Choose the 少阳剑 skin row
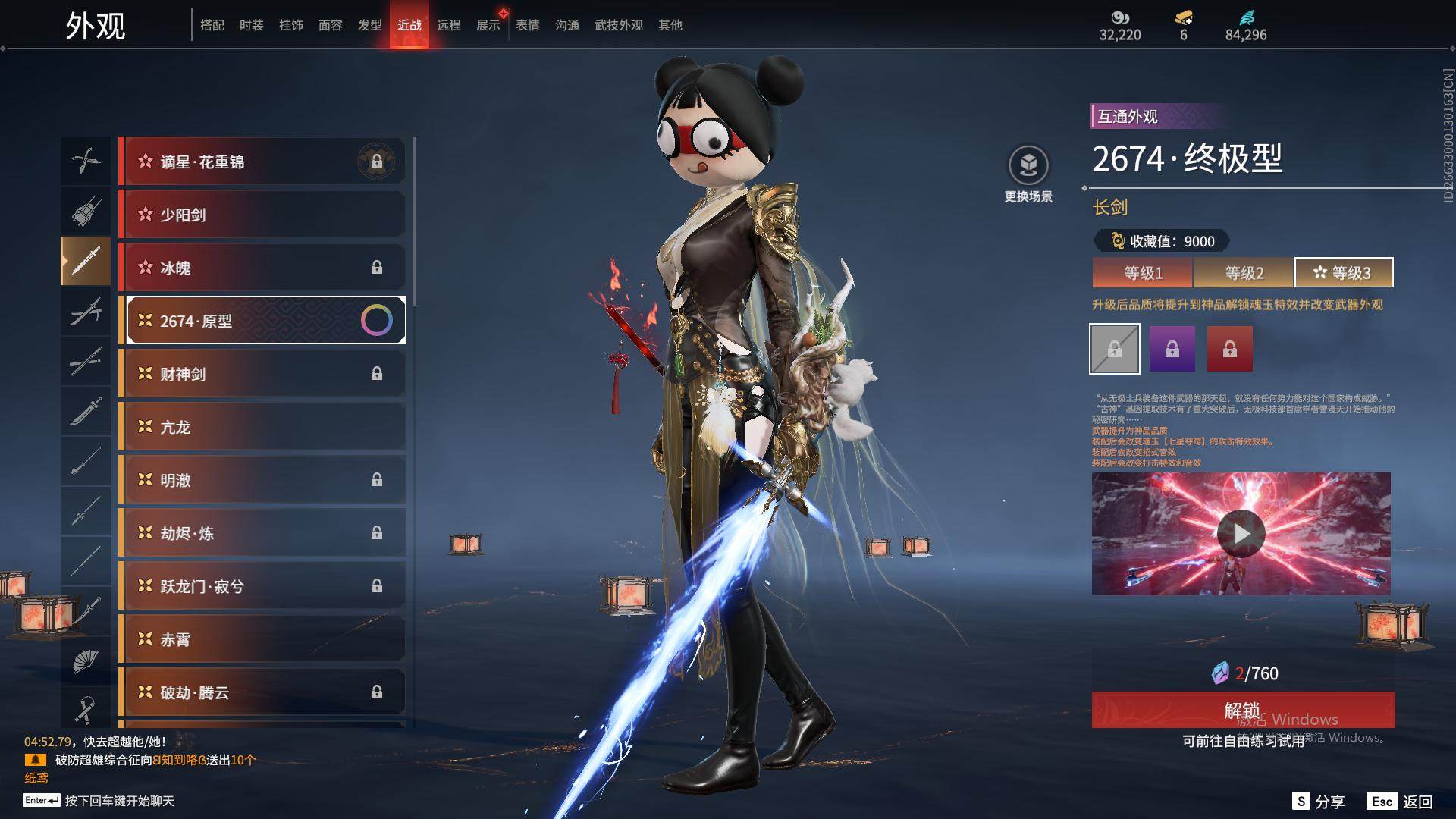 262,215
